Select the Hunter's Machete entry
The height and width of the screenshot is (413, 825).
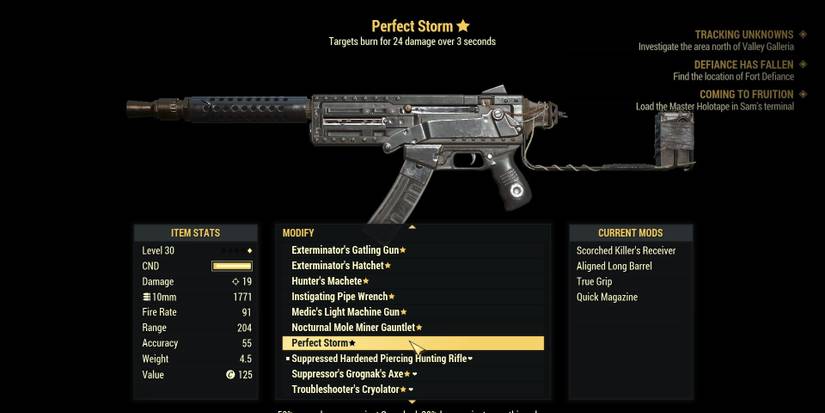point(329,281)
